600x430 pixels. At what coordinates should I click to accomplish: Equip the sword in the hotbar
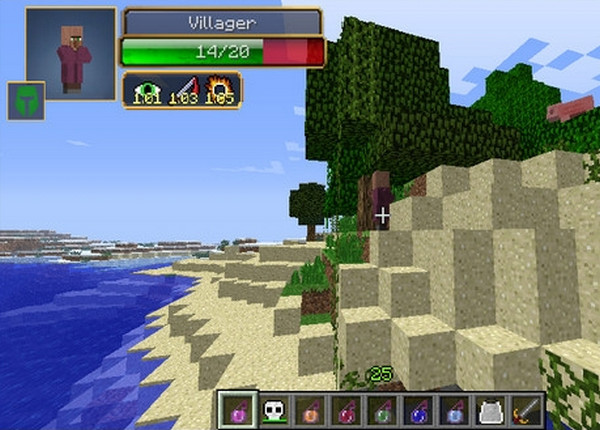(x=526, y=409)
